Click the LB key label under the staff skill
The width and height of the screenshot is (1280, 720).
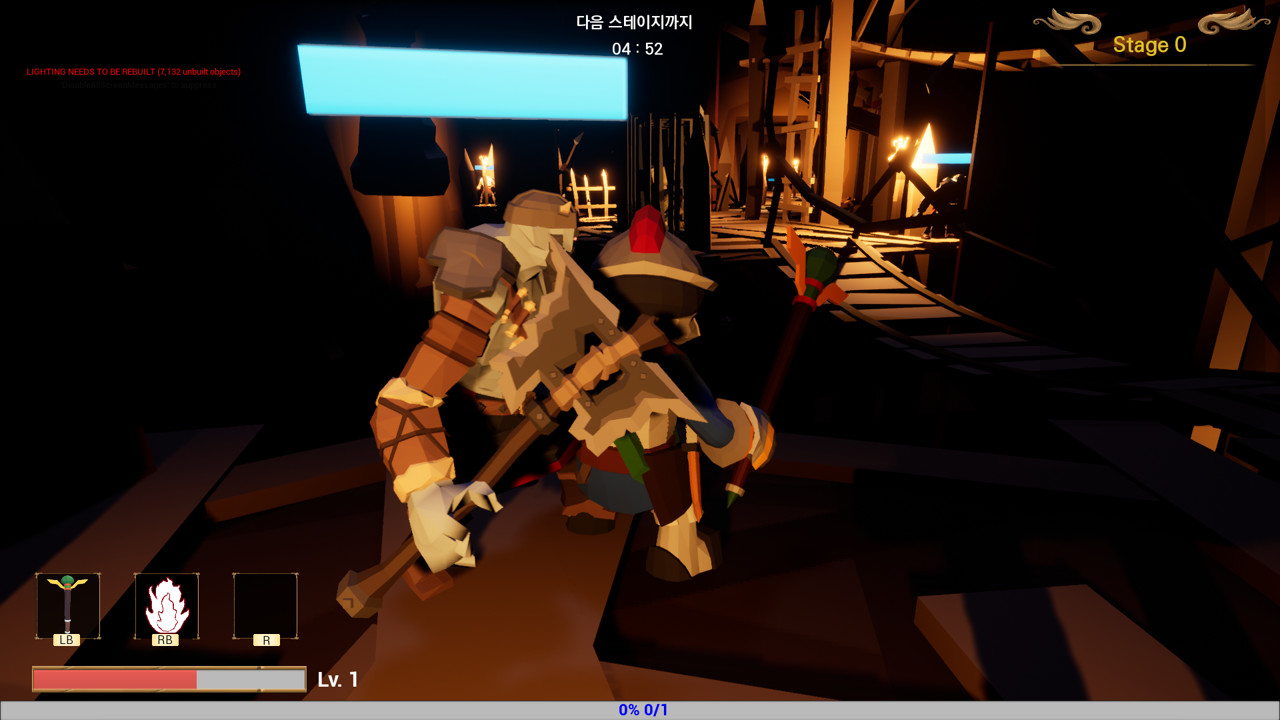[x=66, y=640]
